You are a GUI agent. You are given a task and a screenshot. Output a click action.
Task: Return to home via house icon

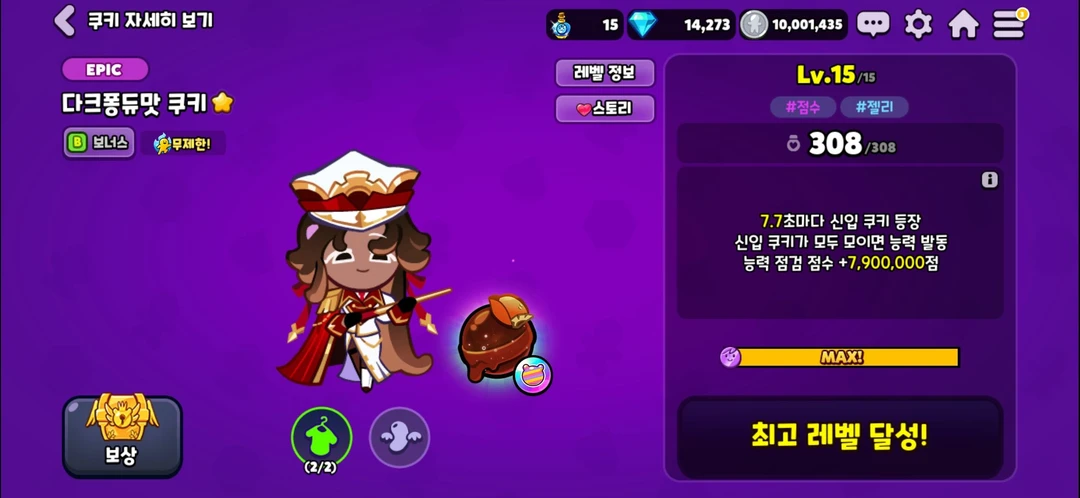coord(963,24)
